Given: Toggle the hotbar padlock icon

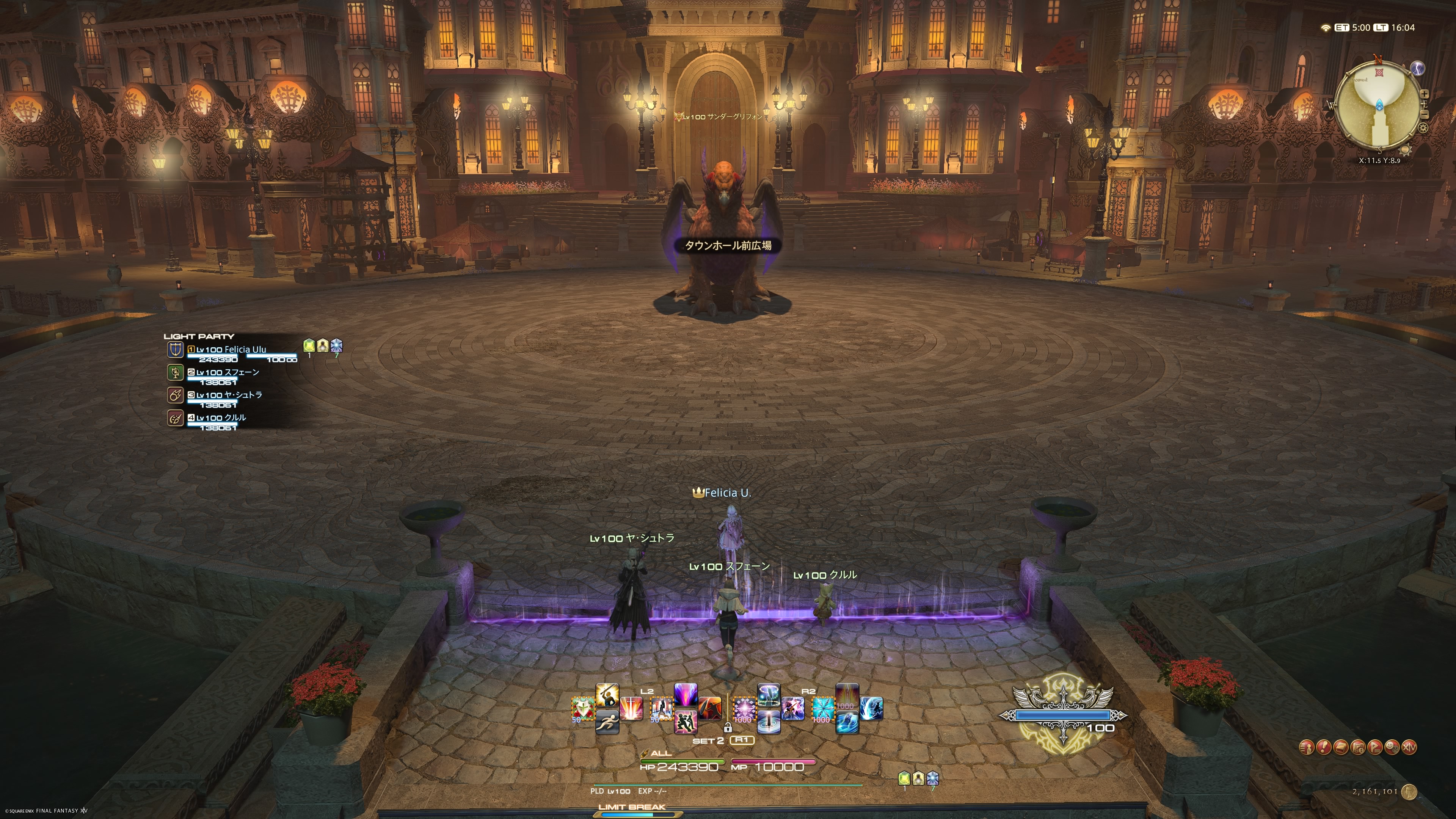Looking at the screenshot, I should pyautogui.click(x=728, y=728).
